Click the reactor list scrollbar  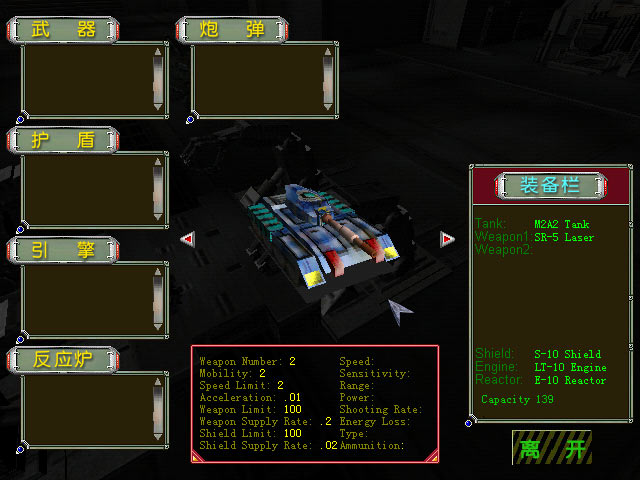[x=157, y=409]
